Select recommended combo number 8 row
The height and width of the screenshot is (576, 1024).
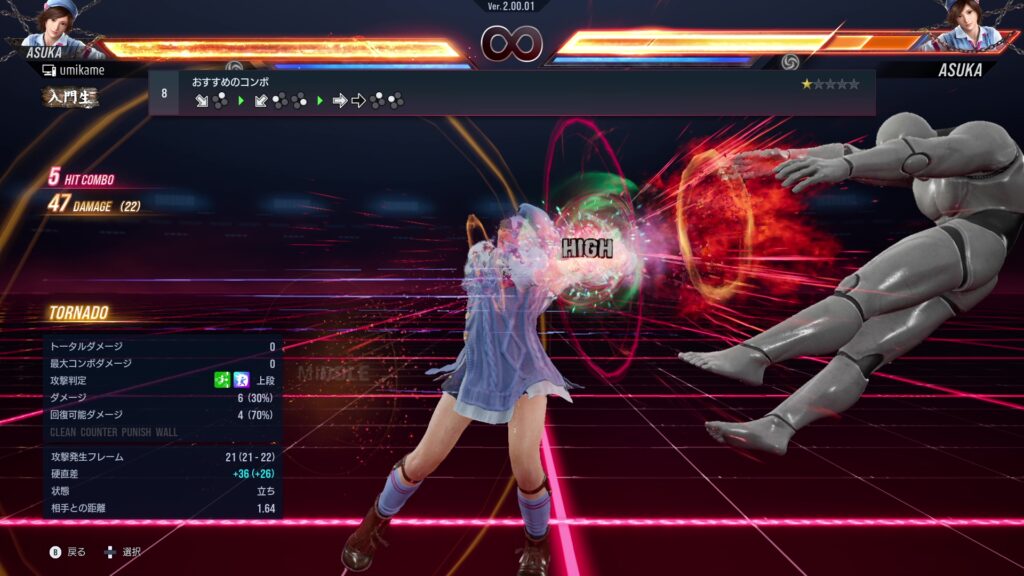coord(511,92)
